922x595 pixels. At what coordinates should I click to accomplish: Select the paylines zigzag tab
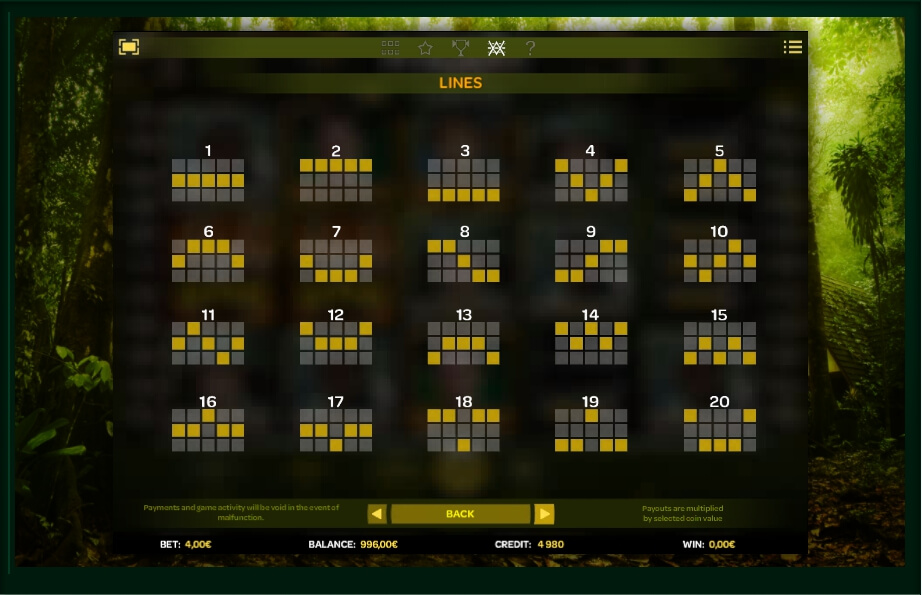pyautogui.click(x=496, y=47)
